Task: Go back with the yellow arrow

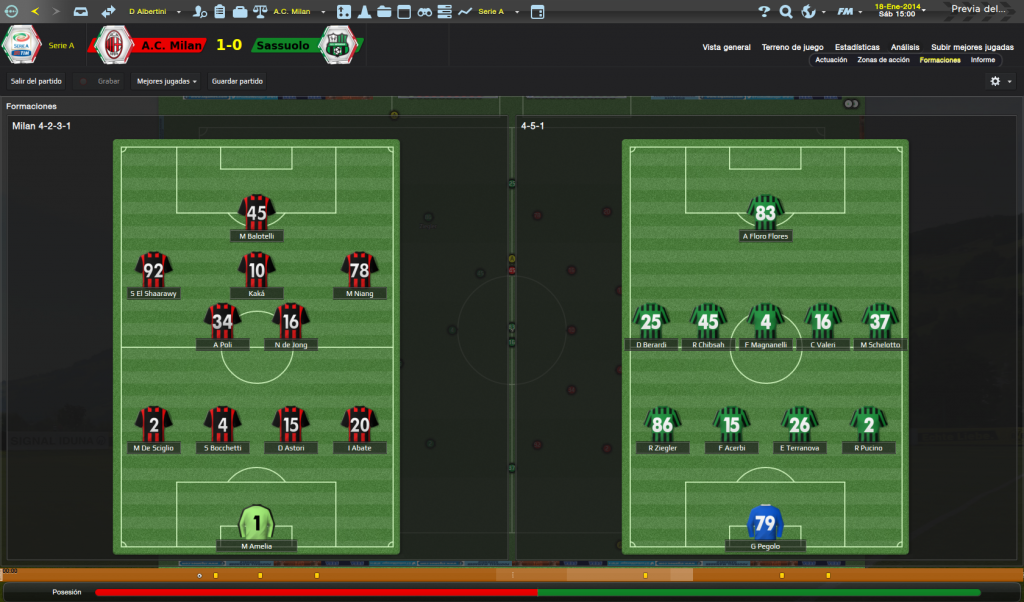Action: point(35,12)
